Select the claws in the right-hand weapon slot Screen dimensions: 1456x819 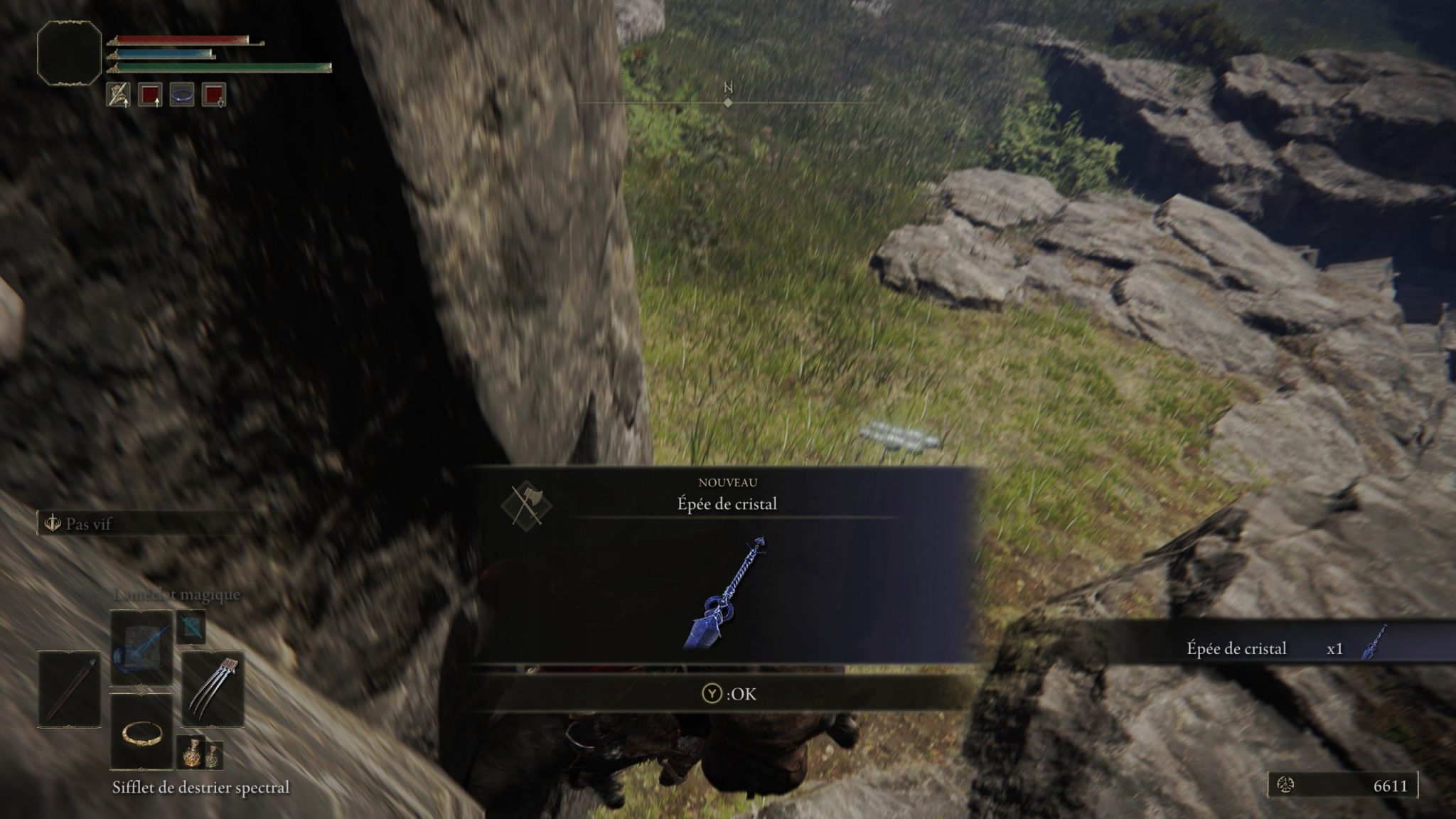[212, 687]
